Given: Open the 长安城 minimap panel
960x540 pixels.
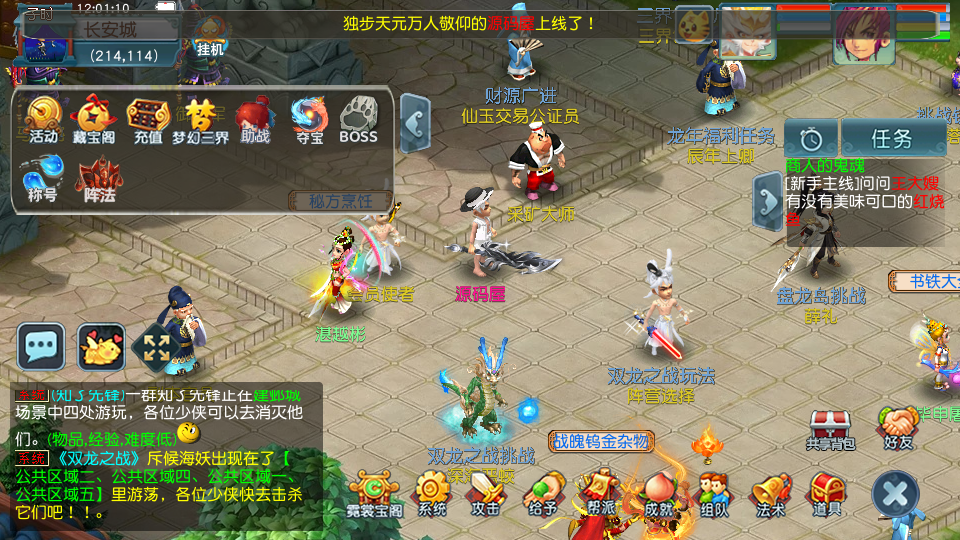Looking at the screenshot, I should pyautogui.click(x=110, y=30).
